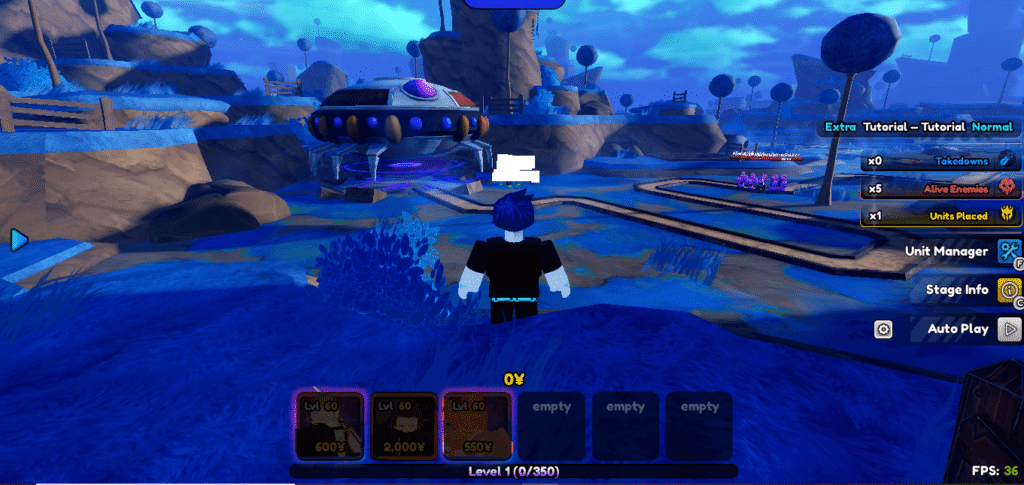This screenshot has width=1024, height=485.
Task: Open the gear settings beside Auto Play
Action: (883, 329)
